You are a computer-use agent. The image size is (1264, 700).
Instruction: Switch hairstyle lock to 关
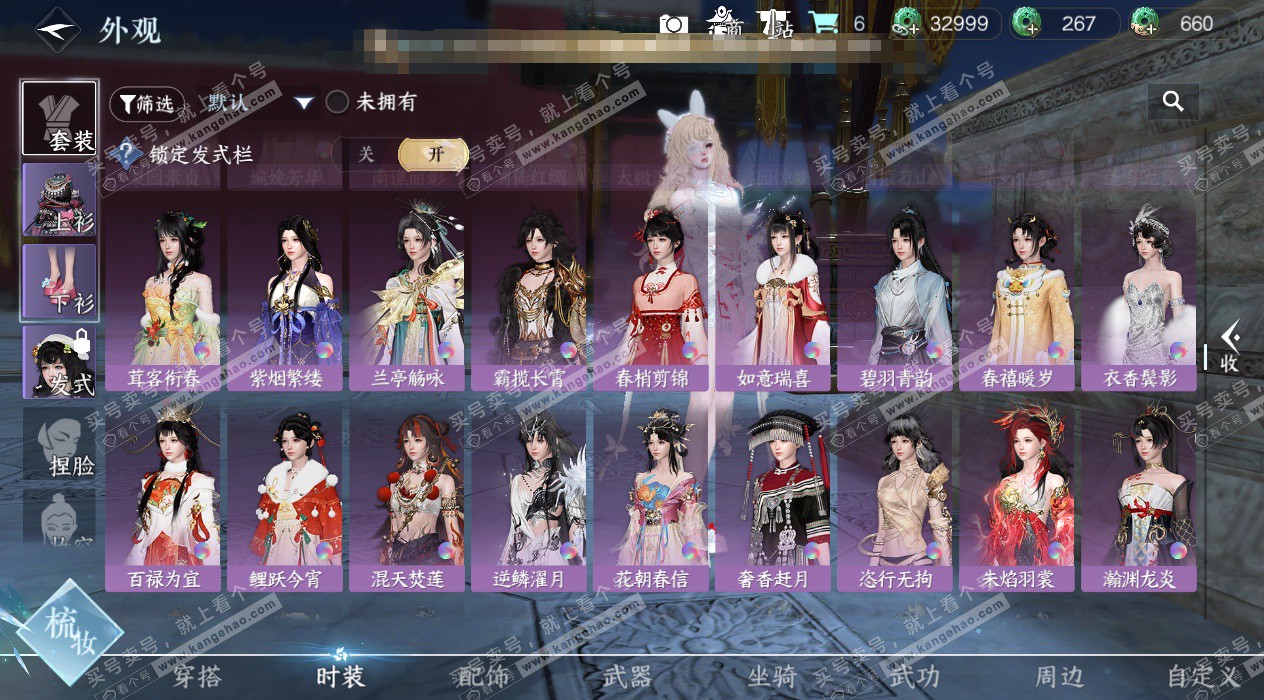click(366, 154)
